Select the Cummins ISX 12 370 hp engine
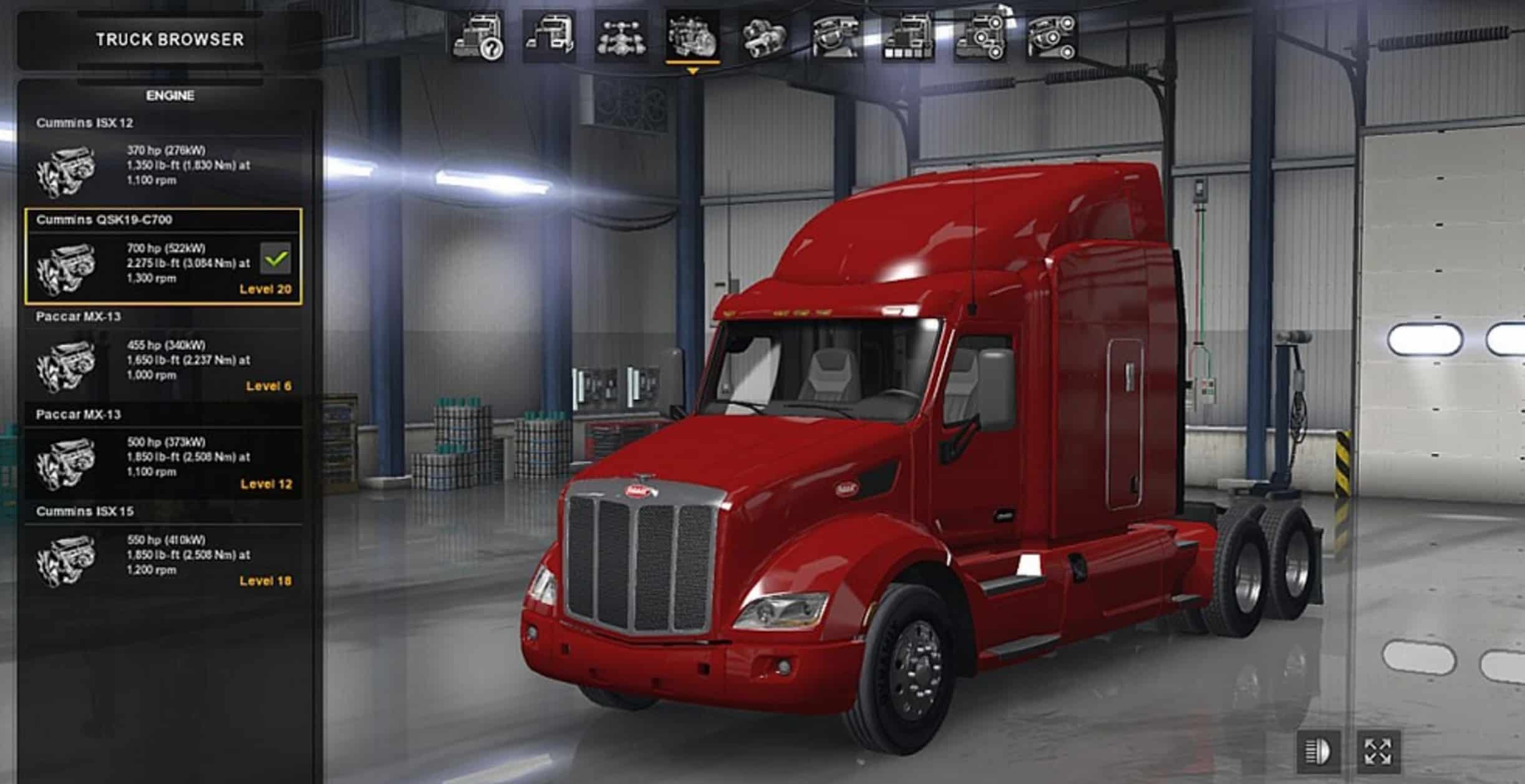Screen dimensions: 1525x784 tap(163, 167)
